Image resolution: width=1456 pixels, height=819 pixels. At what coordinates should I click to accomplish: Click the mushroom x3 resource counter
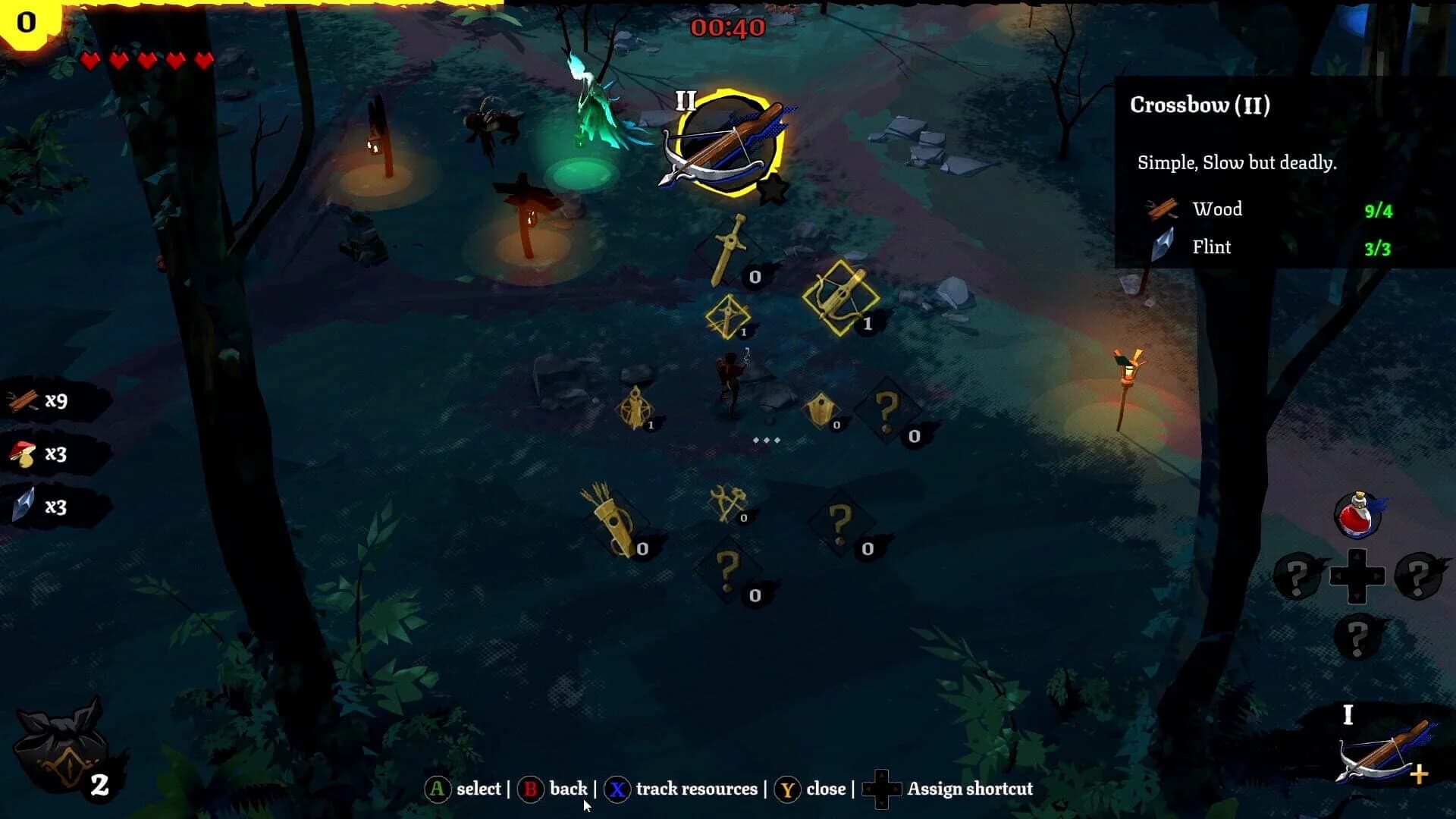pos(45,453)
